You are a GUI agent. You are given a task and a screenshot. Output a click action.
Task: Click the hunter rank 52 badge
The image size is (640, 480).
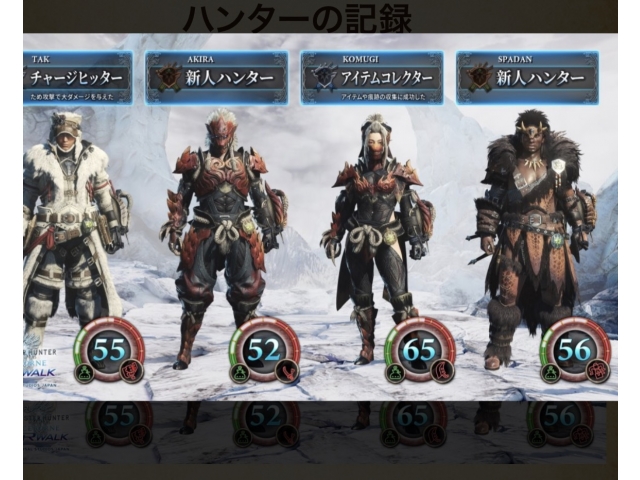(x=264, y=350)
